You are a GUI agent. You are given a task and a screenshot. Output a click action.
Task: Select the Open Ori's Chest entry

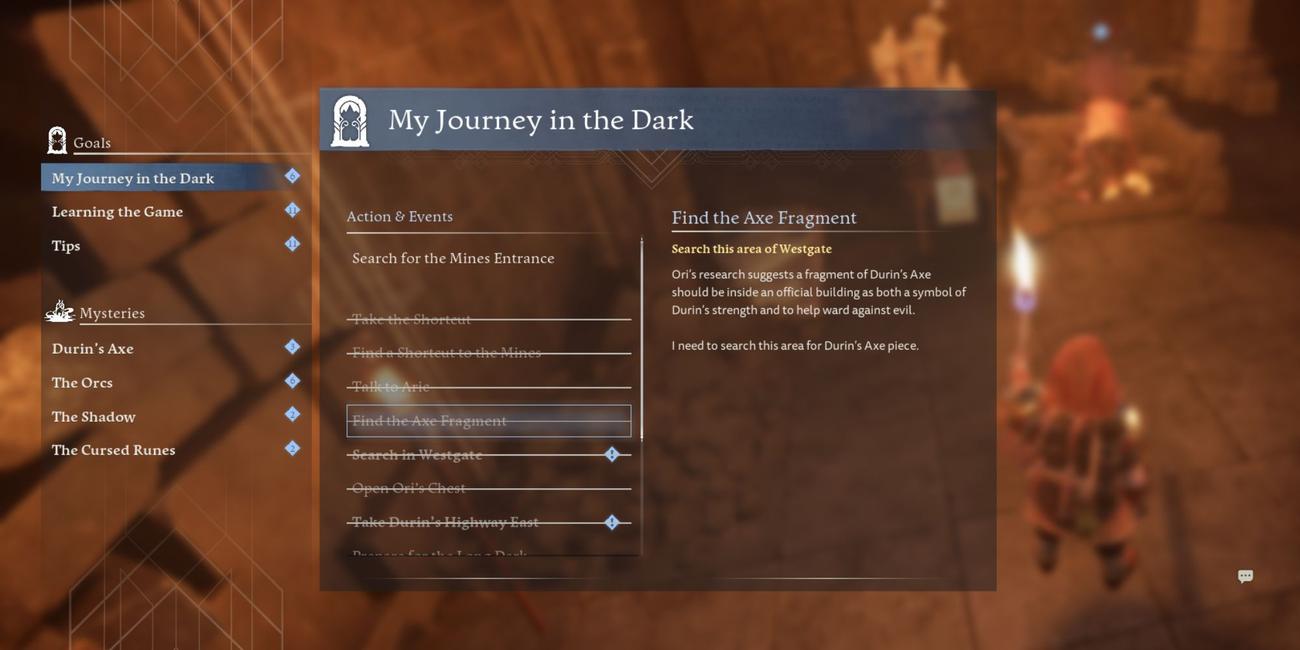coord(408,489)
